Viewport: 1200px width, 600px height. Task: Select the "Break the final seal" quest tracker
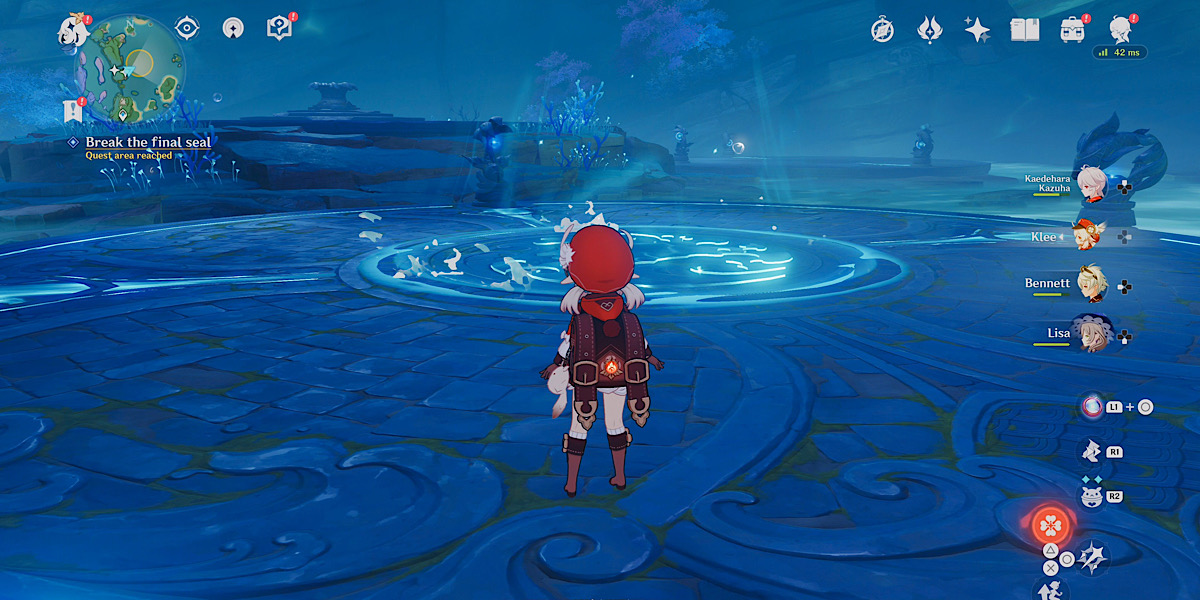(x=148, y=142)
